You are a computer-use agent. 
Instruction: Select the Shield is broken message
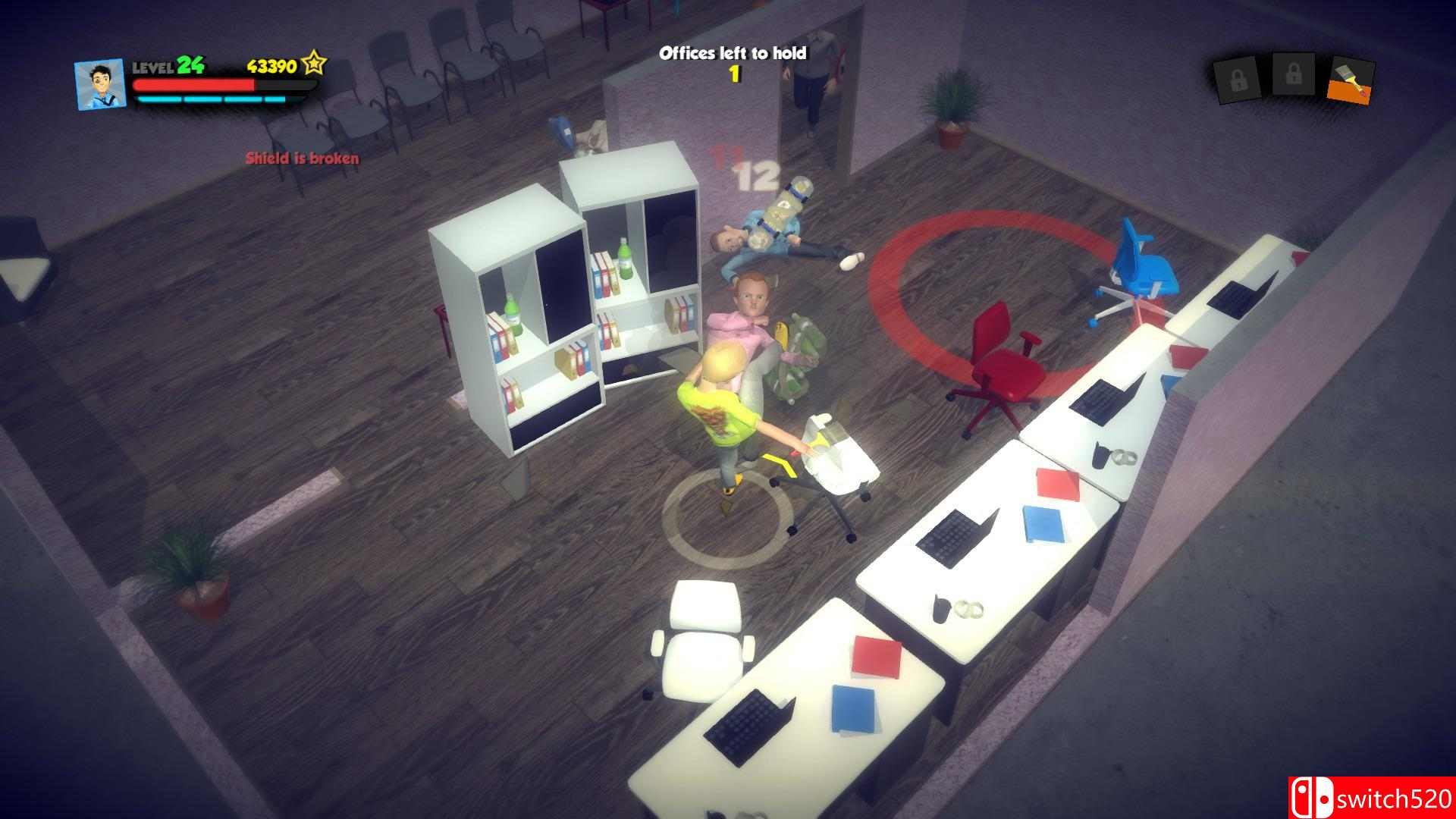click(x=301, y=158)
